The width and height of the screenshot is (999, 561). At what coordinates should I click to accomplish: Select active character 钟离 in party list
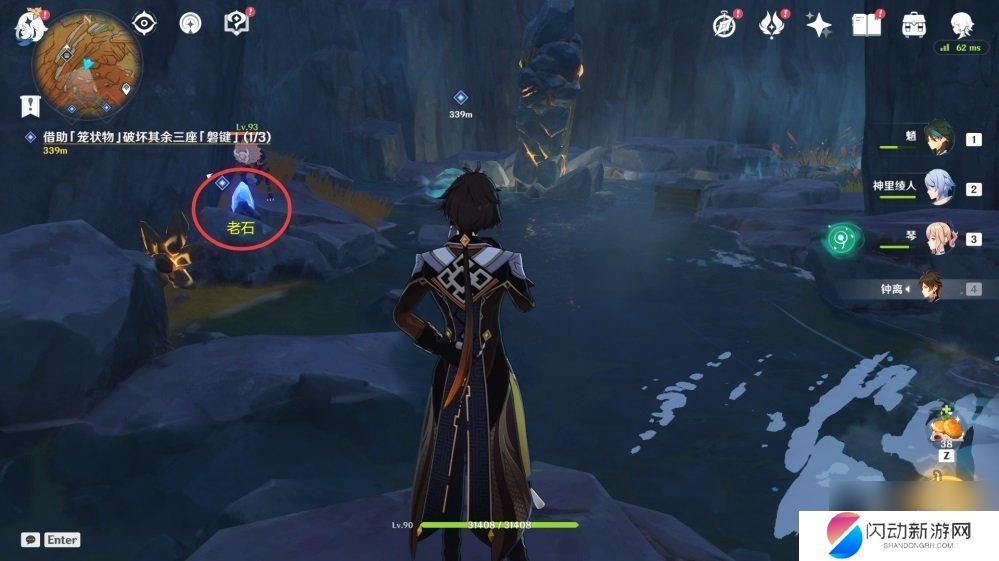click(930, 288)
